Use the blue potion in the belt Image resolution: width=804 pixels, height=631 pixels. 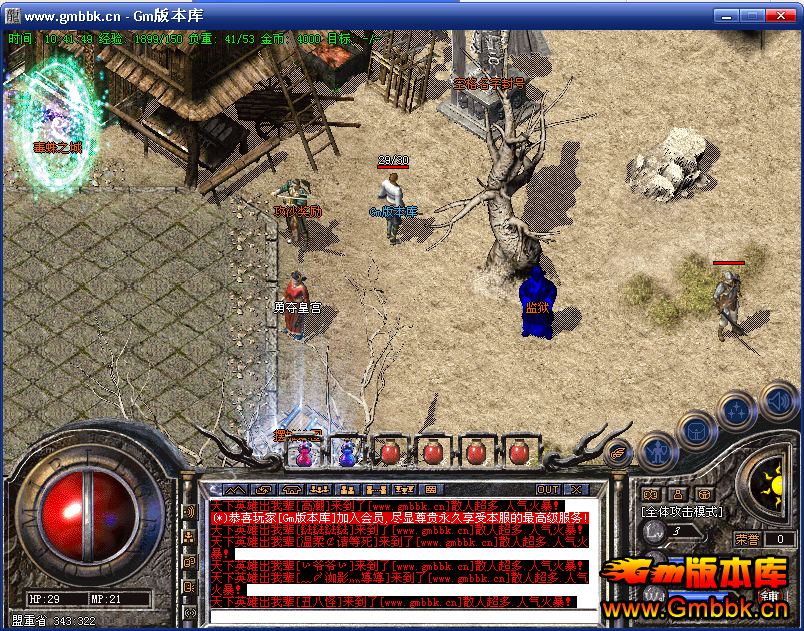tap(346, 452)
